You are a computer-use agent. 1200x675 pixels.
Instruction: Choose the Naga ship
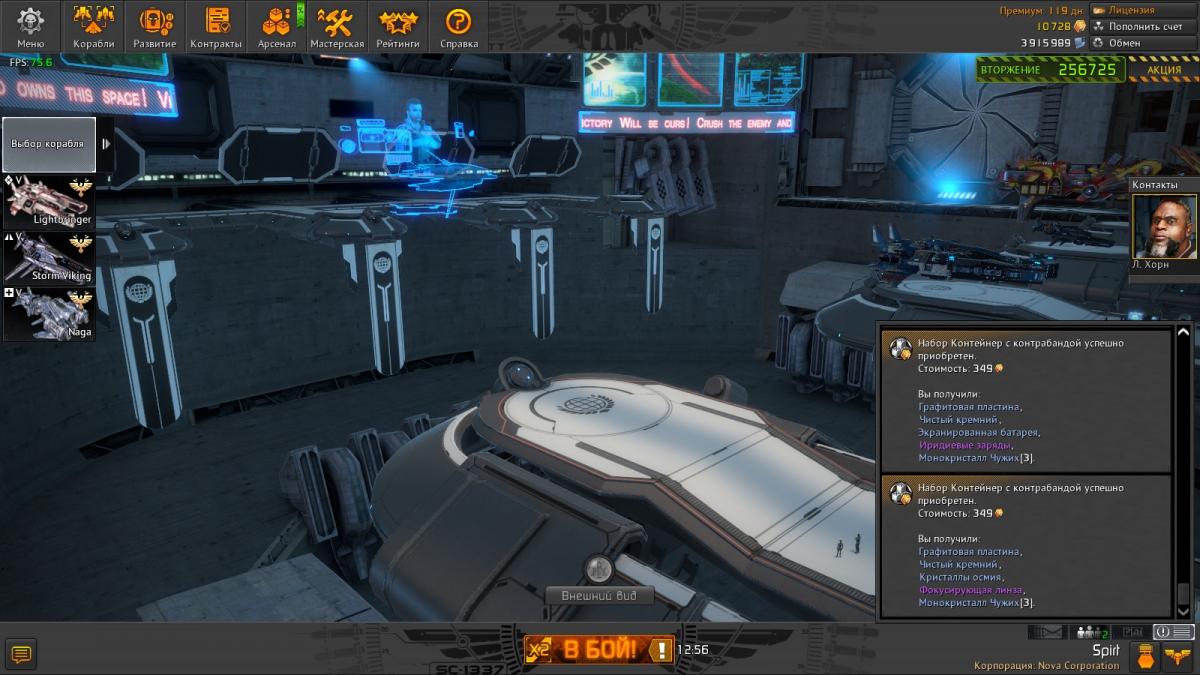click(49, 313)
